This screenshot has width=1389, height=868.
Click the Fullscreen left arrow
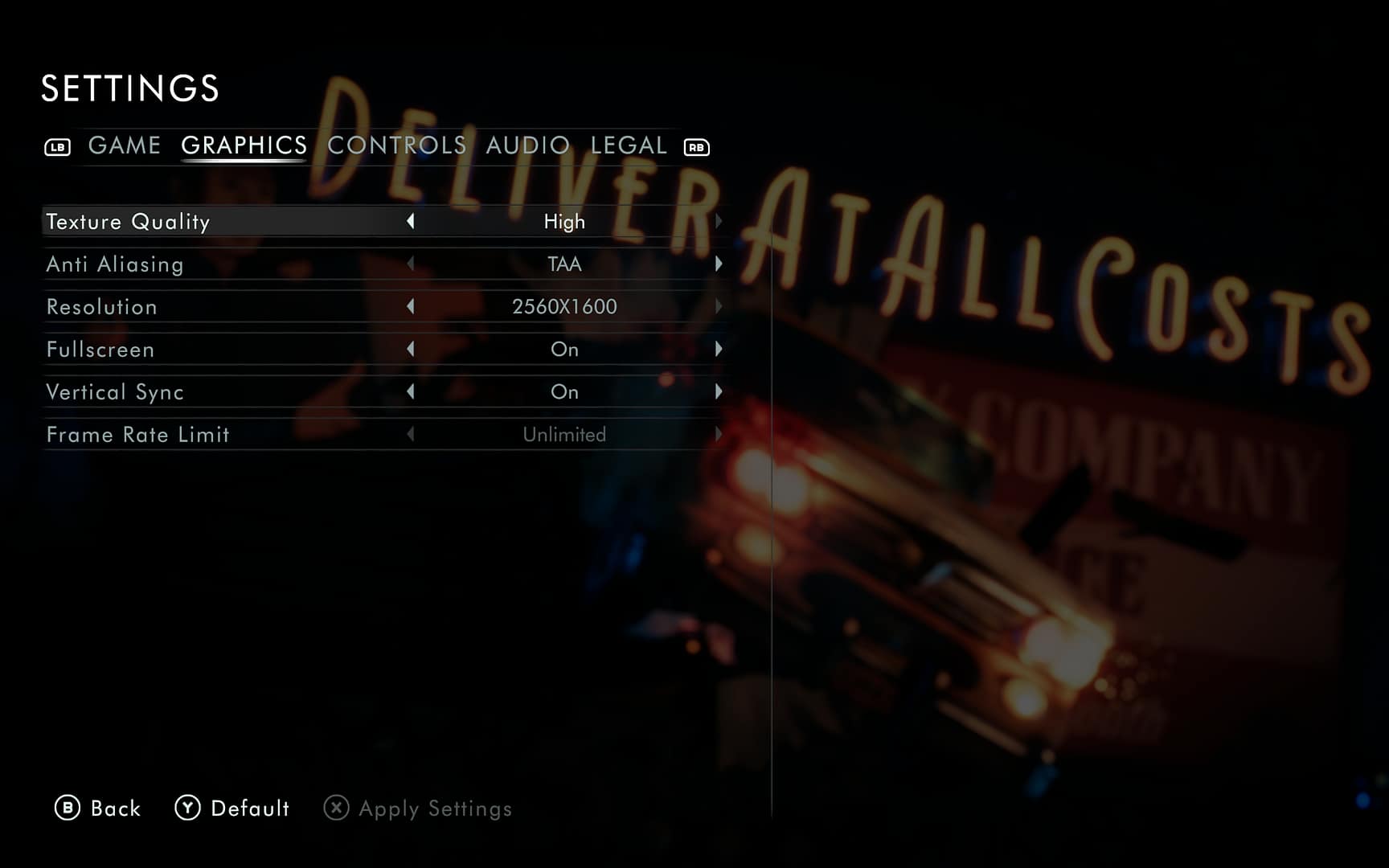tap(411, 349)
